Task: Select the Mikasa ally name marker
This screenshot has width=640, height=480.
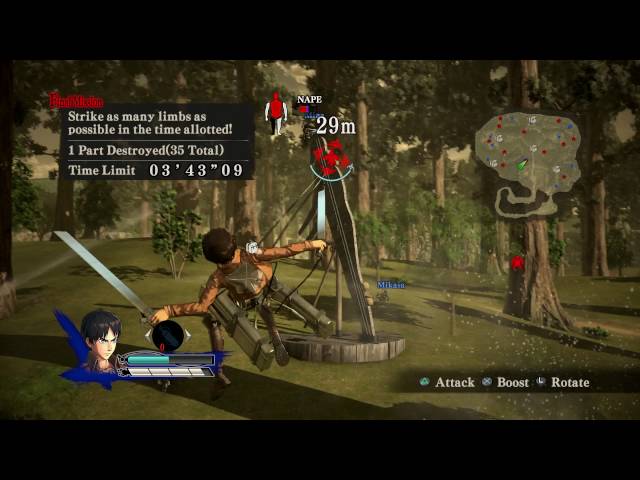Action: (x=391, y=285)
